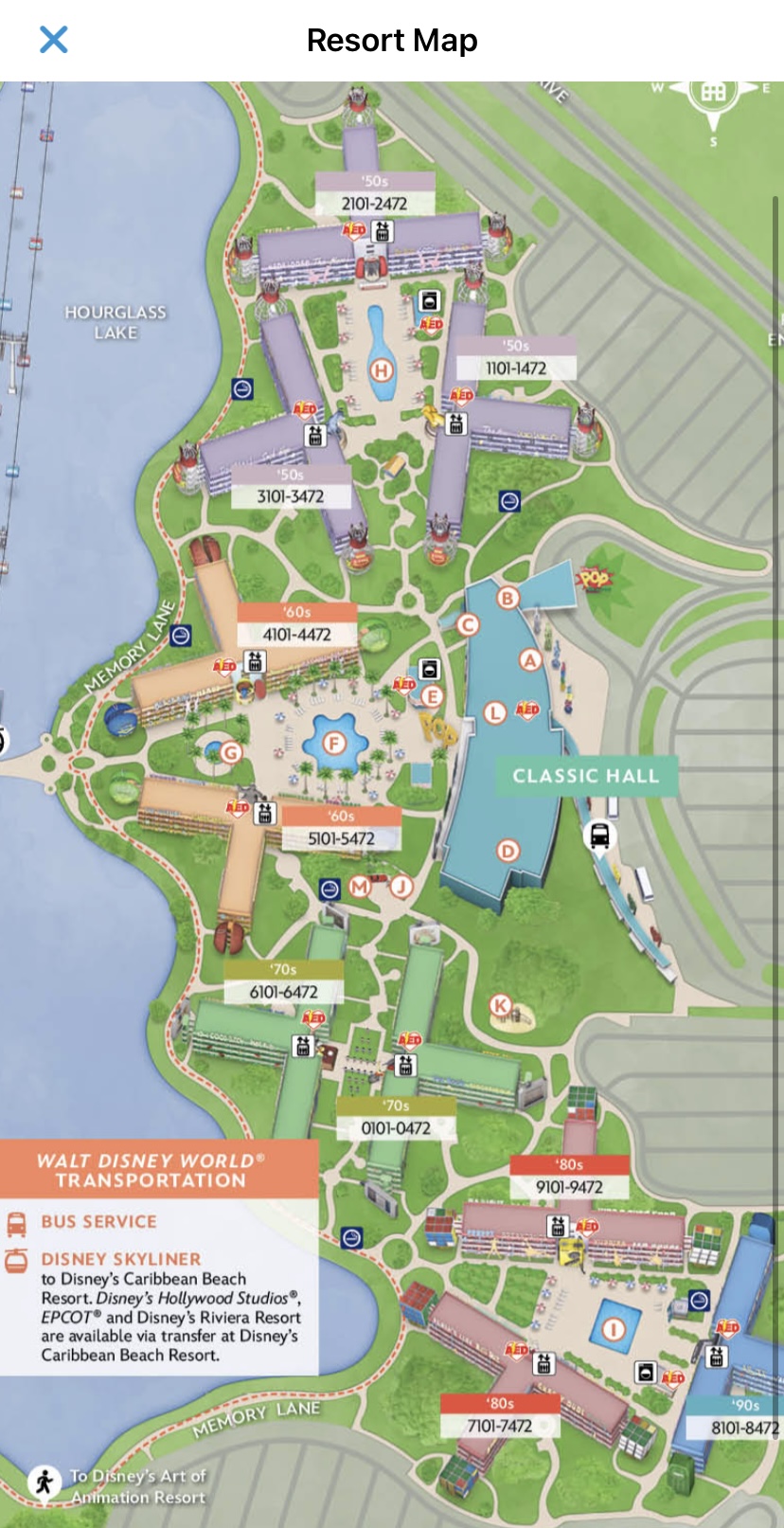Image resolution: width=784 pixels, height=1528 pixels.
Task: Tap the G map marker
Action: tap(231, 753)
